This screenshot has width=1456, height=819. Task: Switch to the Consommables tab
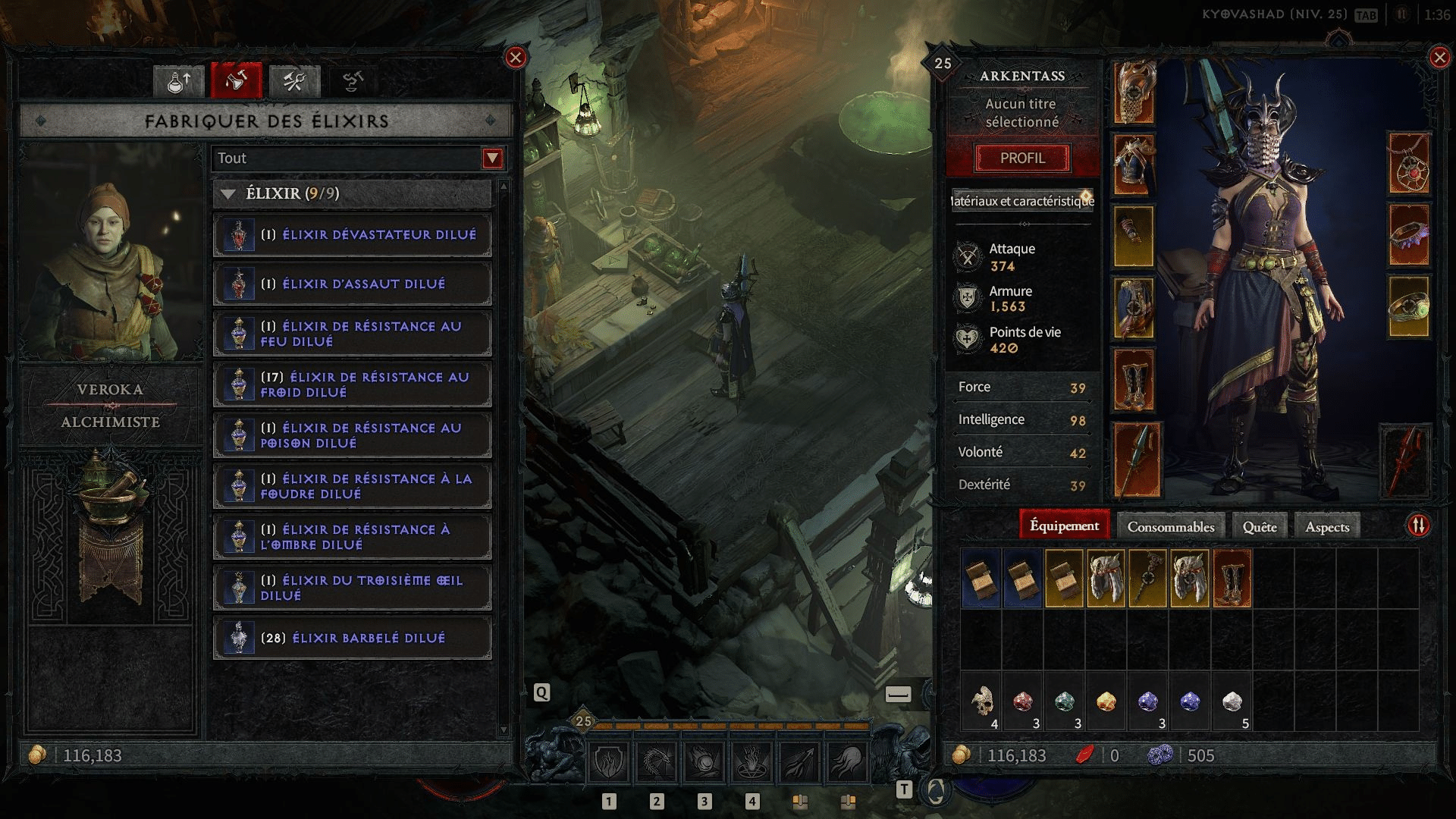point(1170,525)
